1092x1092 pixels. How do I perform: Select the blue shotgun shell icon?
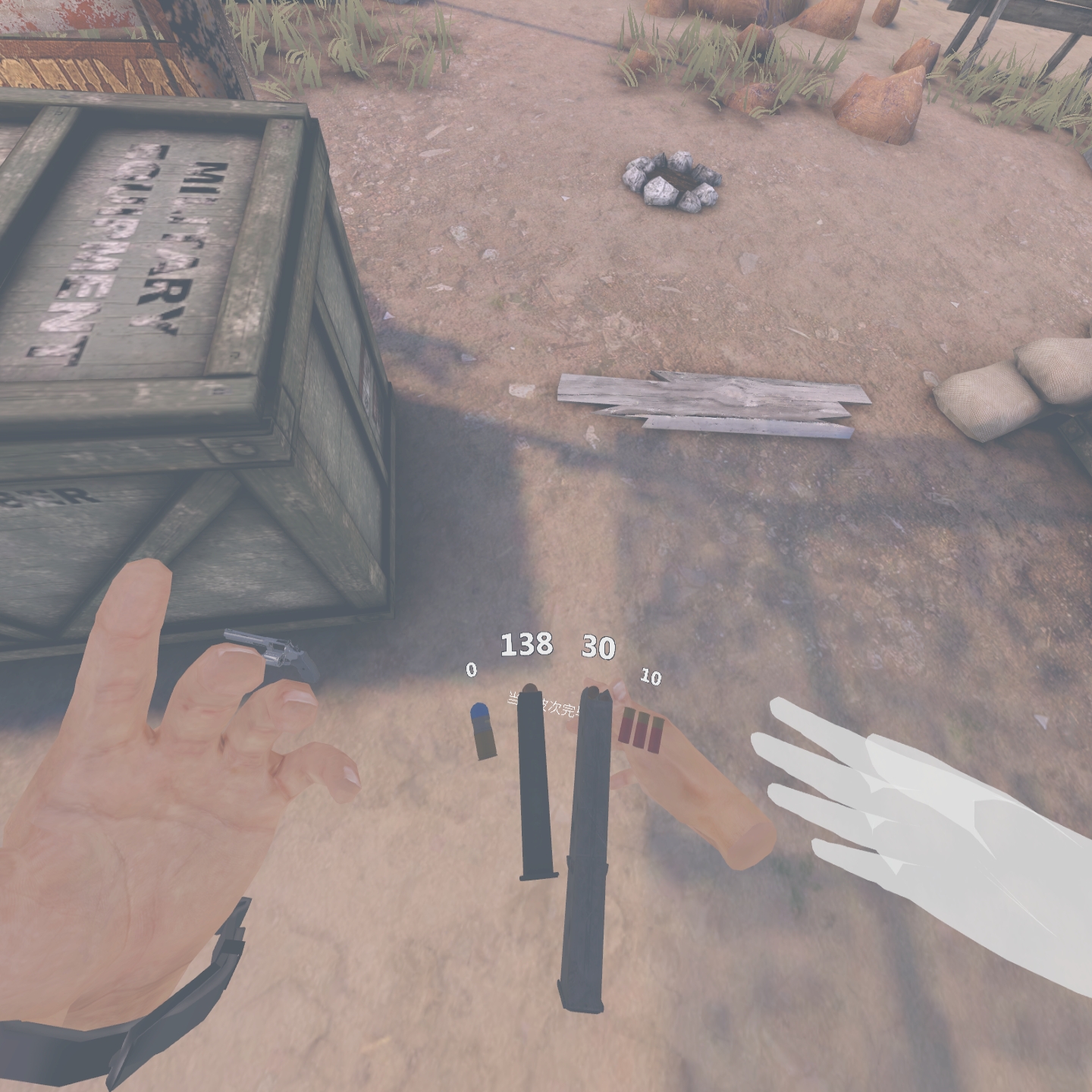(x=482, y=732)
